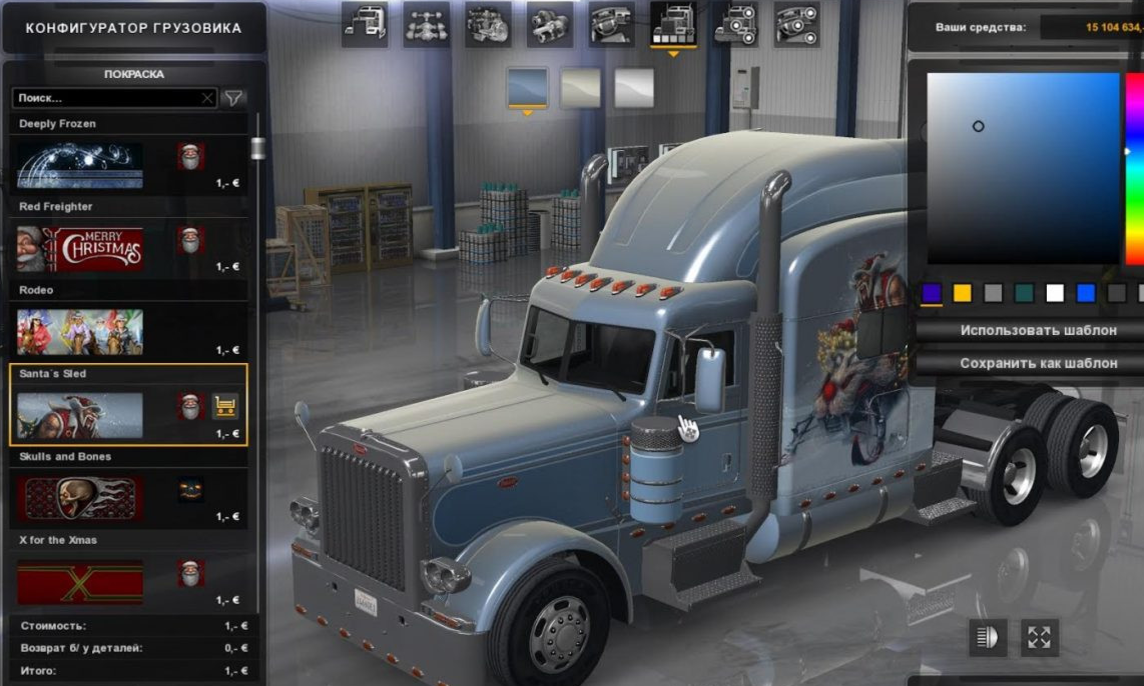Click "Использовать шаблон" button
This screenshot has height=686, width=1144.
click(x=1037, y=330)
